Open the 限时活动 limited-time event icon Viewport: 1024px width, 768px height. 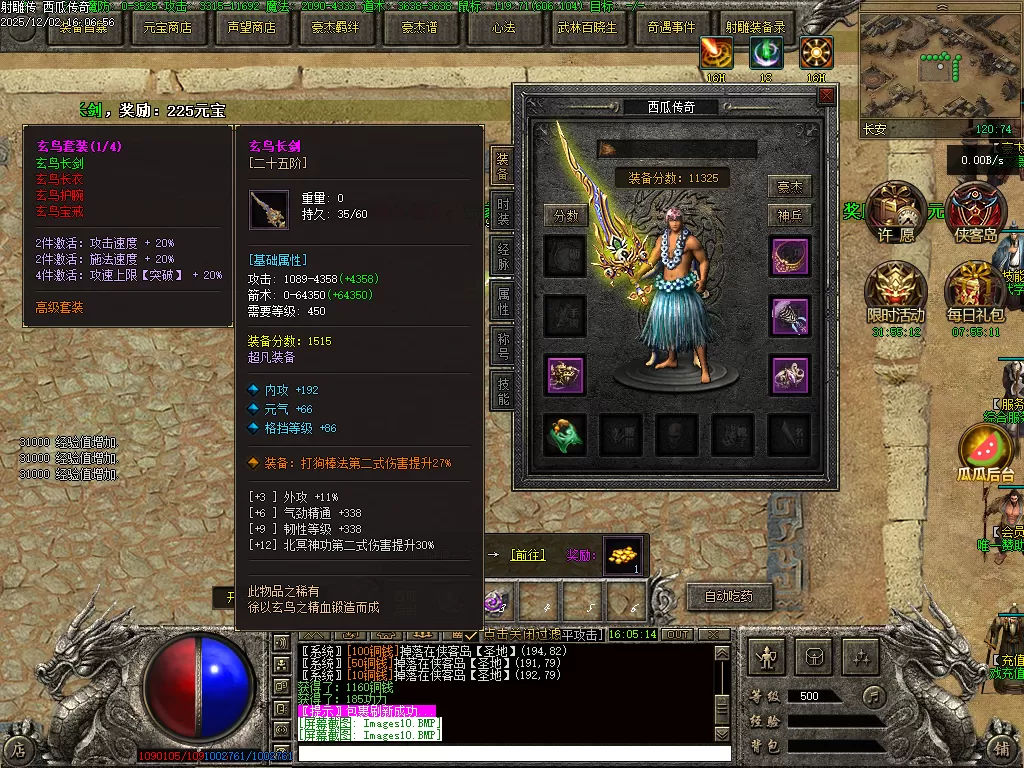point(895,290)
